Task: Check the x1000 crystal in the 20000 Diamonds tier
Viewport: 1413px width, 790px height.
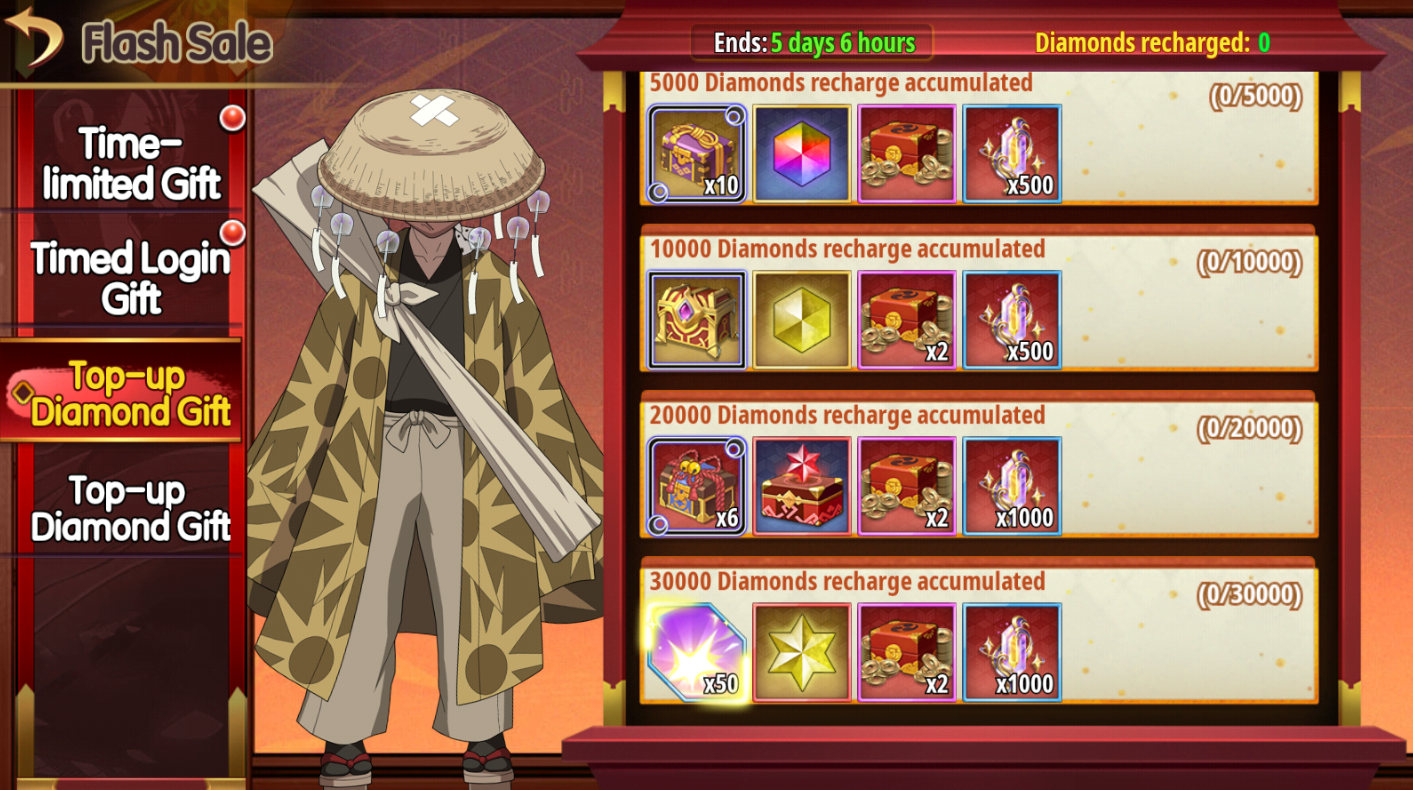Action: click(x=1012, y=486)
